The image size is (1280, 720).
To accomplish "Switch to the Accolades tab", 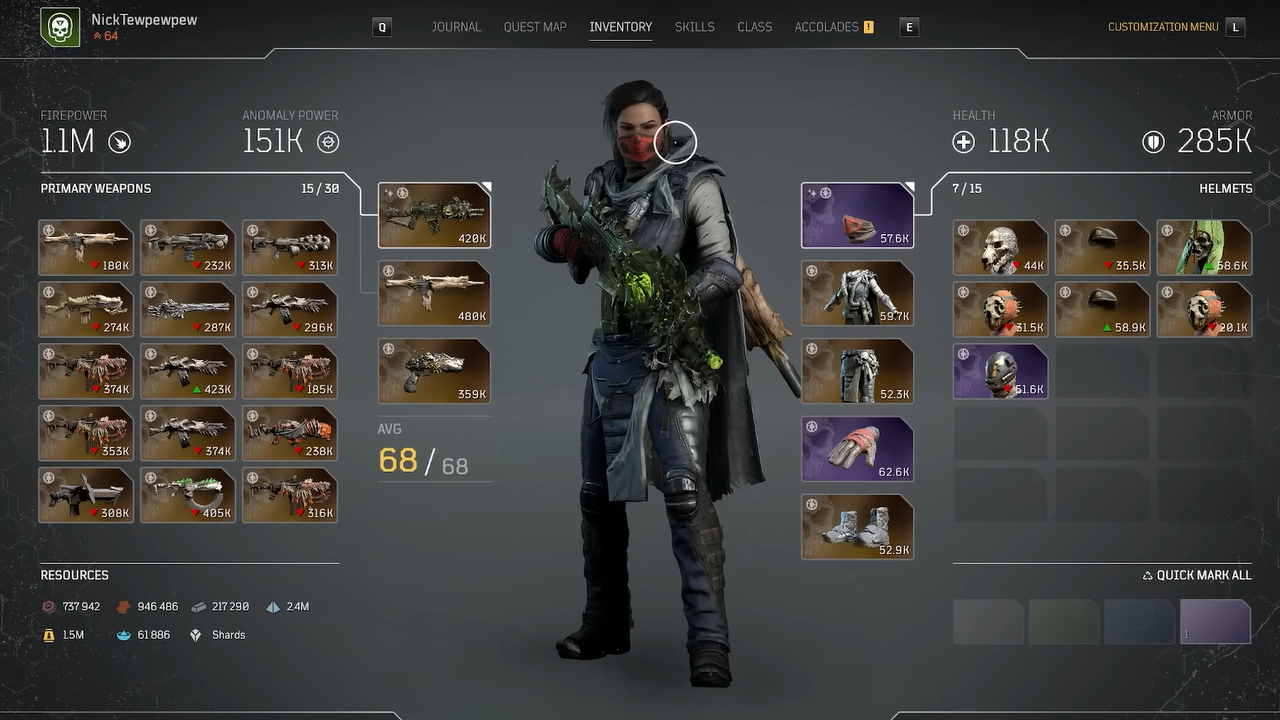I will pyautogui.click(x=826, y=27).
